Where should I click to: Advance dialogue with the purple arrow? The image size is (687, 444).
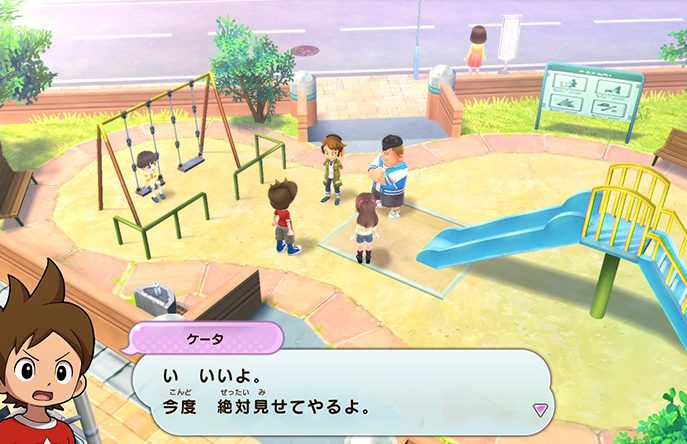[540, 409]
